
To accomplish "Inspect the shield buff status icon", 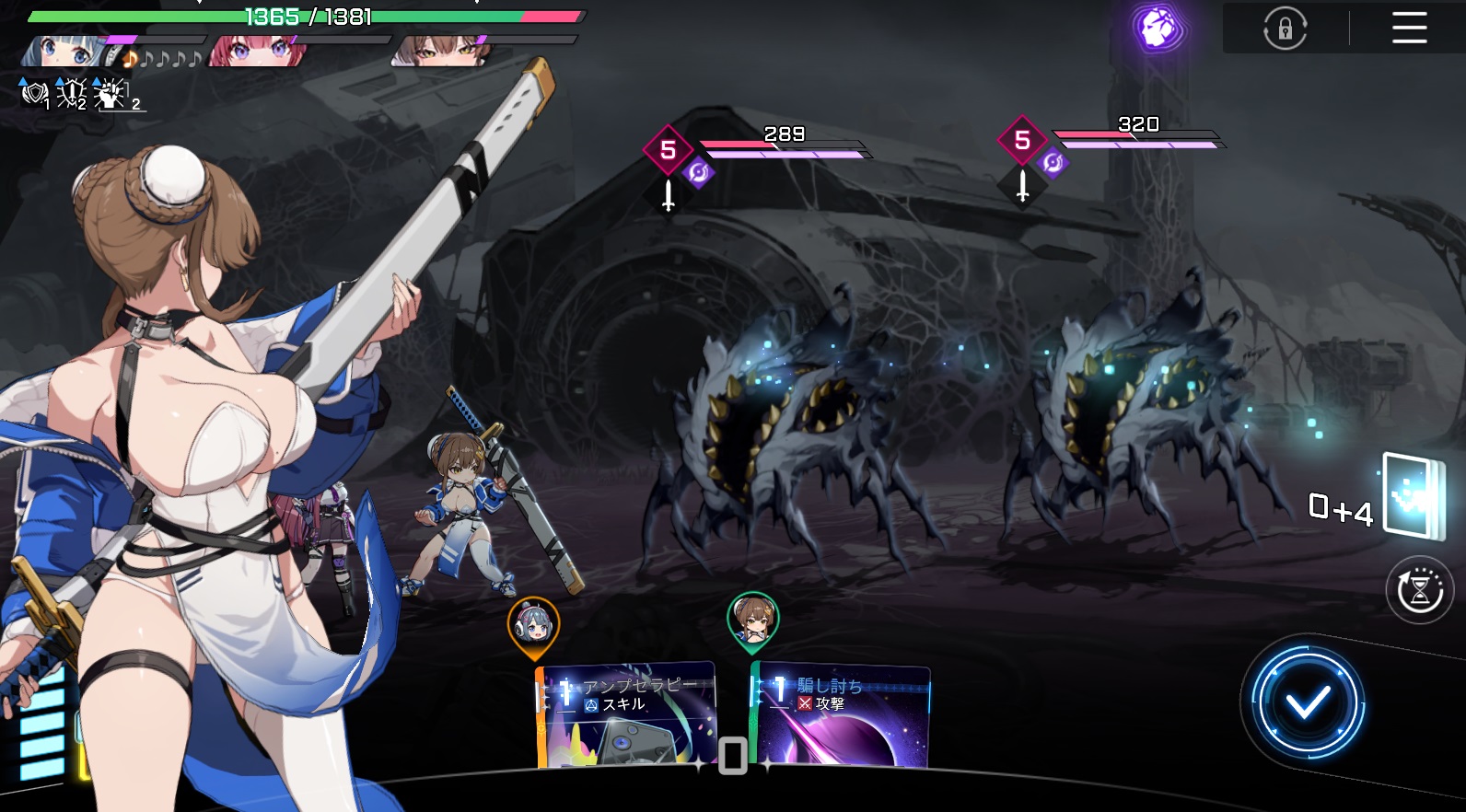I will click(34, 94).
